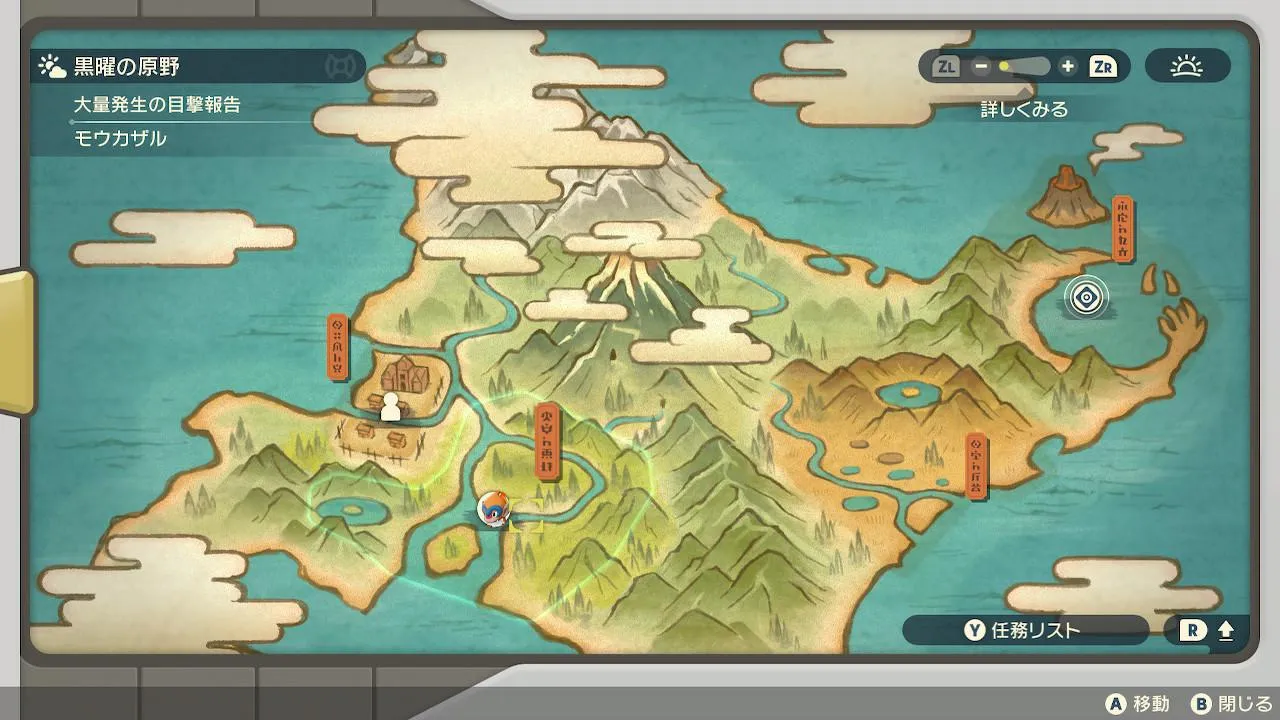Viewport: 1280px width, 720px height.
Task: Click the sunrise time-of-day icon
Action: pyautogui.click(x=1187, y=67)
